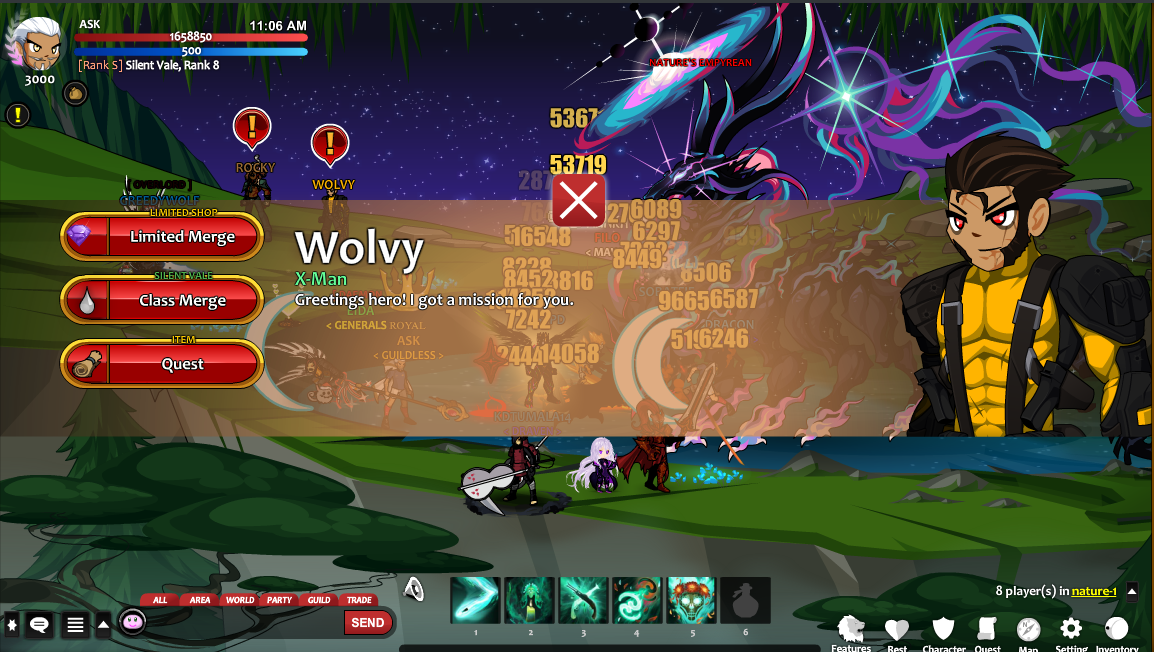Follow the nature-1 room link

point(1094,591)
